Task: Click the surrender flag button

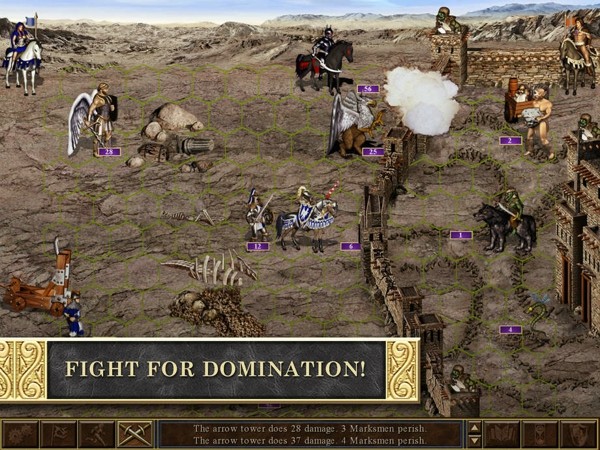Action: click(x=58, y=434)
